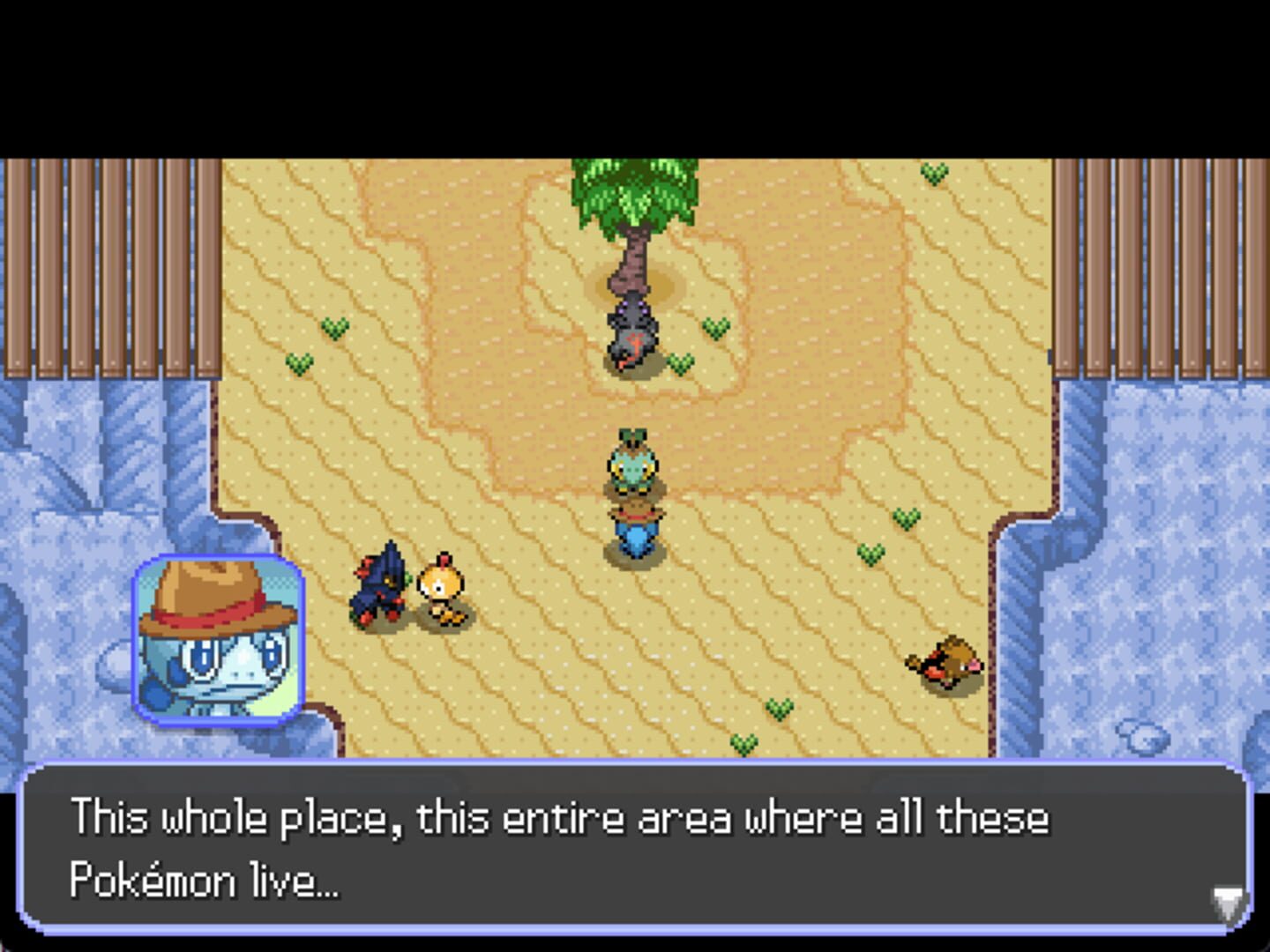Select the dark dragon Pokémon under the palm tree
The width and height of the screenshot is (1270, 952).
pyautogui.click(x=631, y=335)
